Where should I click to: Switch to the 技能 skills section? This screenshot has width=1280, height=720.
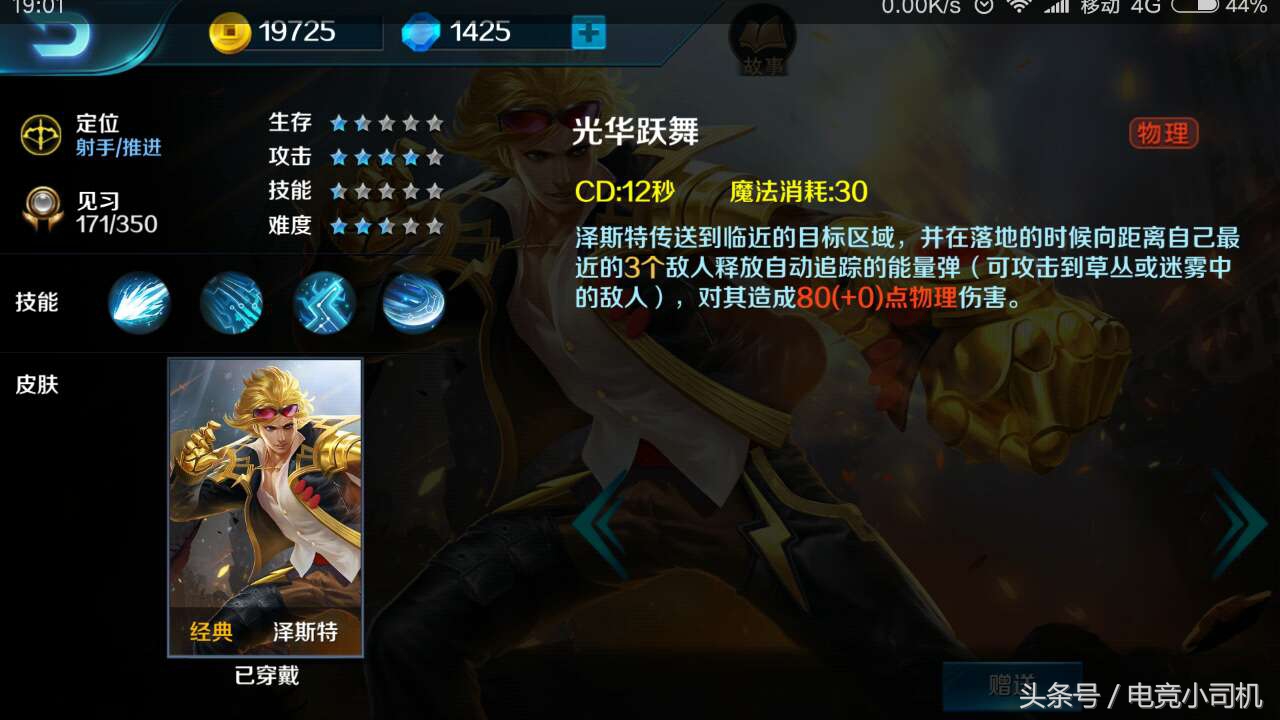coord(39,303)
